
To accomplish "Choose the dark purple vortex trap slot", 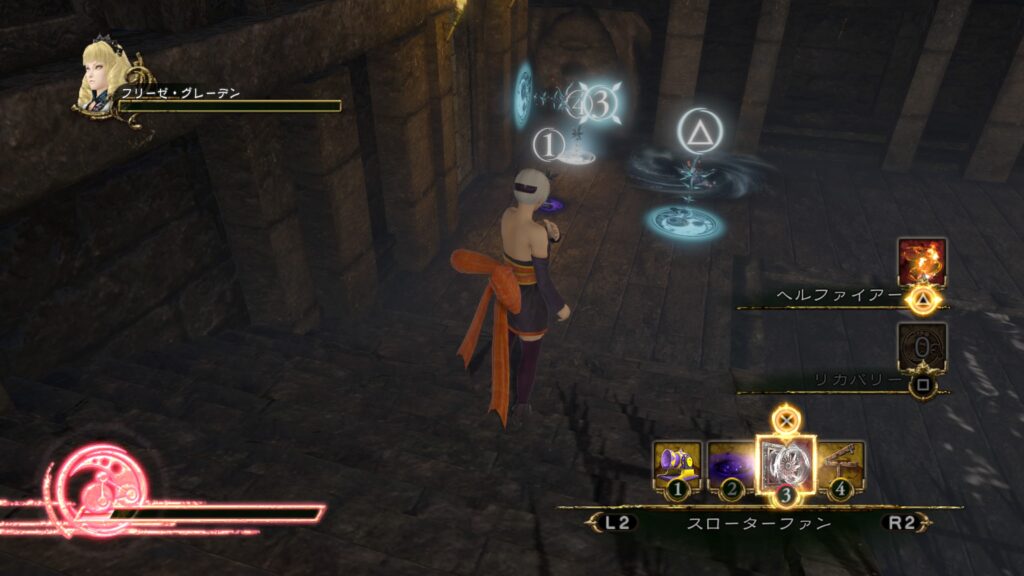I will (x=731, y=465).
